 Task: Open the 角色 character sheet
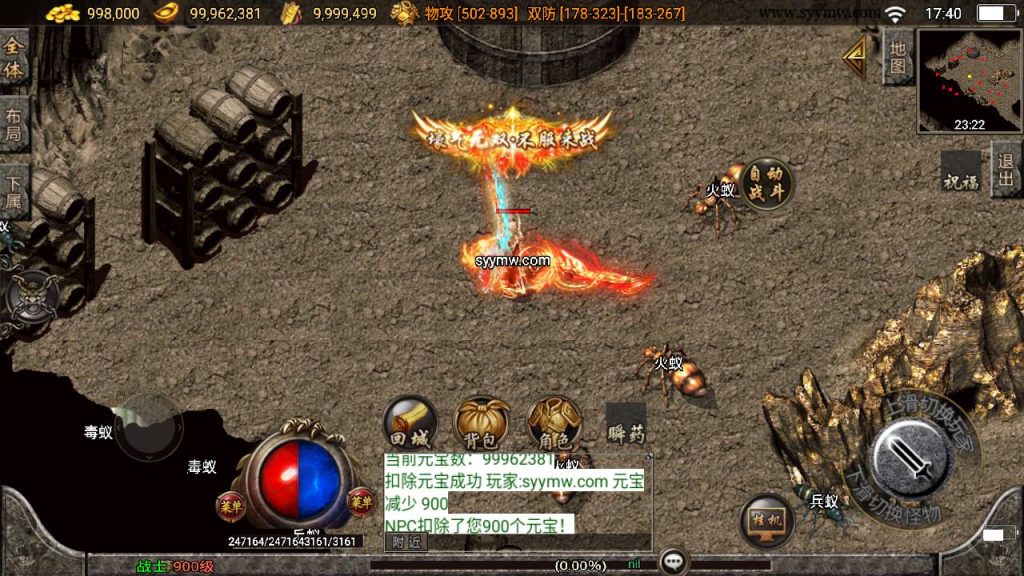[x=554, y=422]
